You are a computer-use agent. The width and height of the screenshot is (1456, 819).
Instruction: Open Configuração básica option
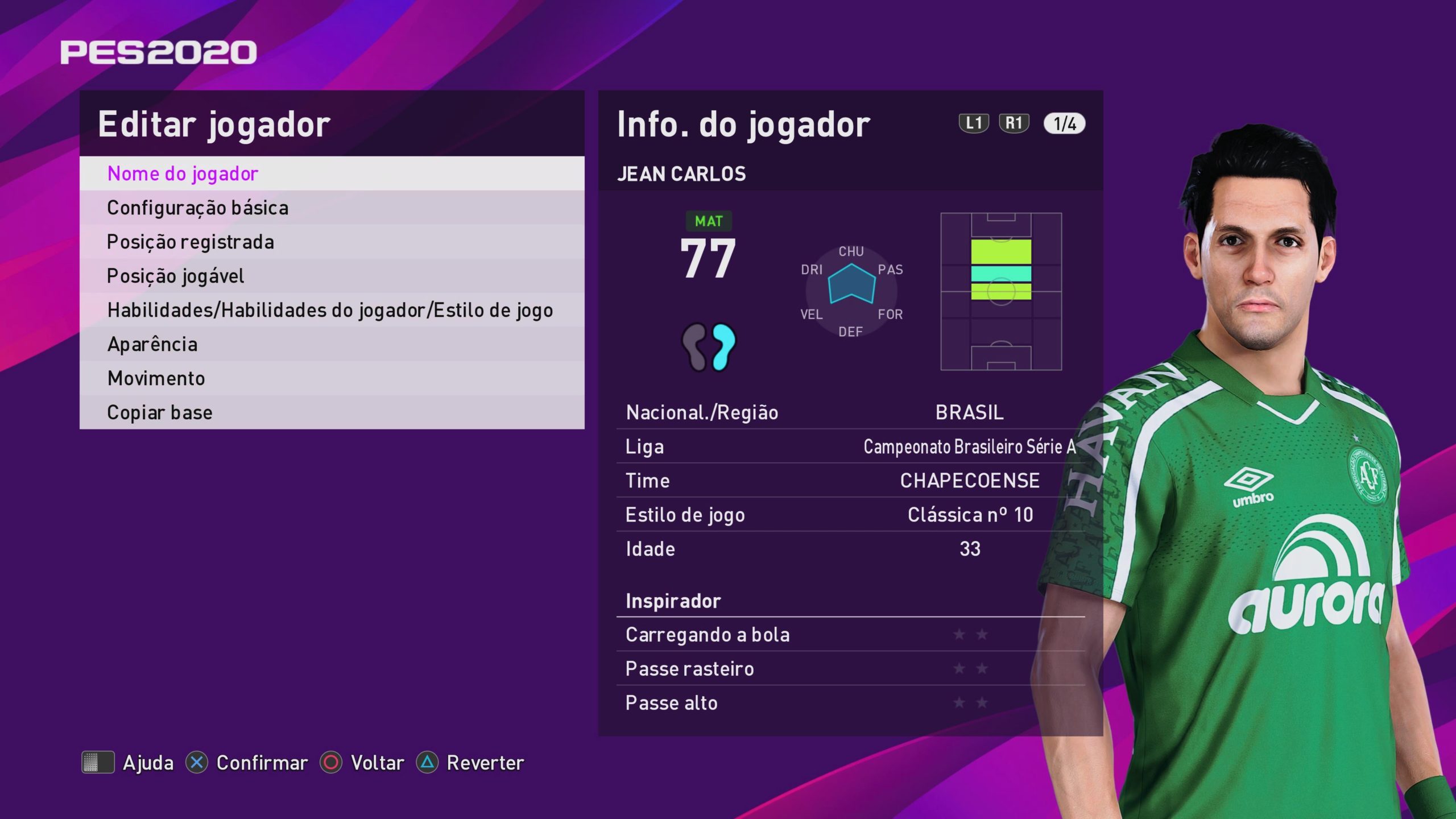(x=332, y=208)
